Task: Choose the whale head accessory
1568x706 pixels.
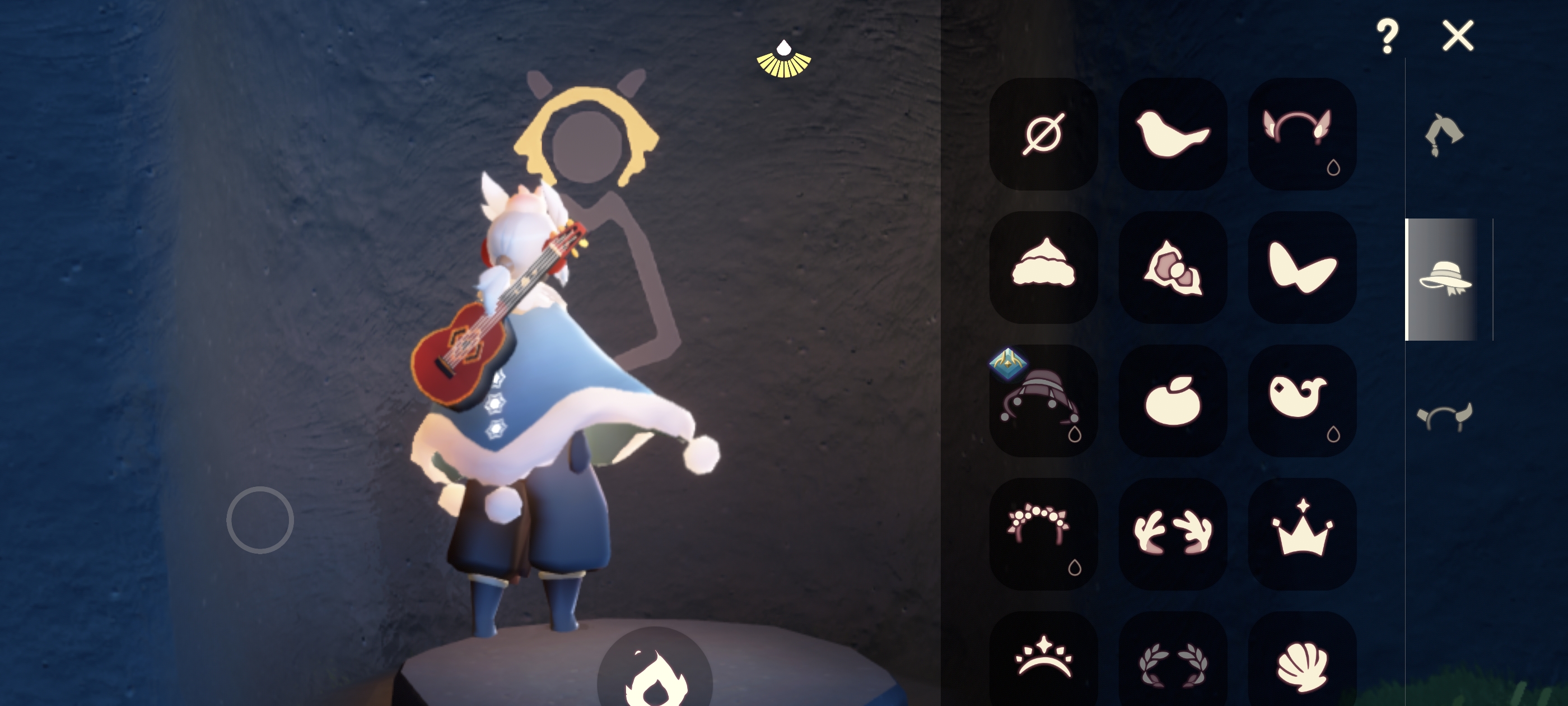Action: coord(1301,401)
